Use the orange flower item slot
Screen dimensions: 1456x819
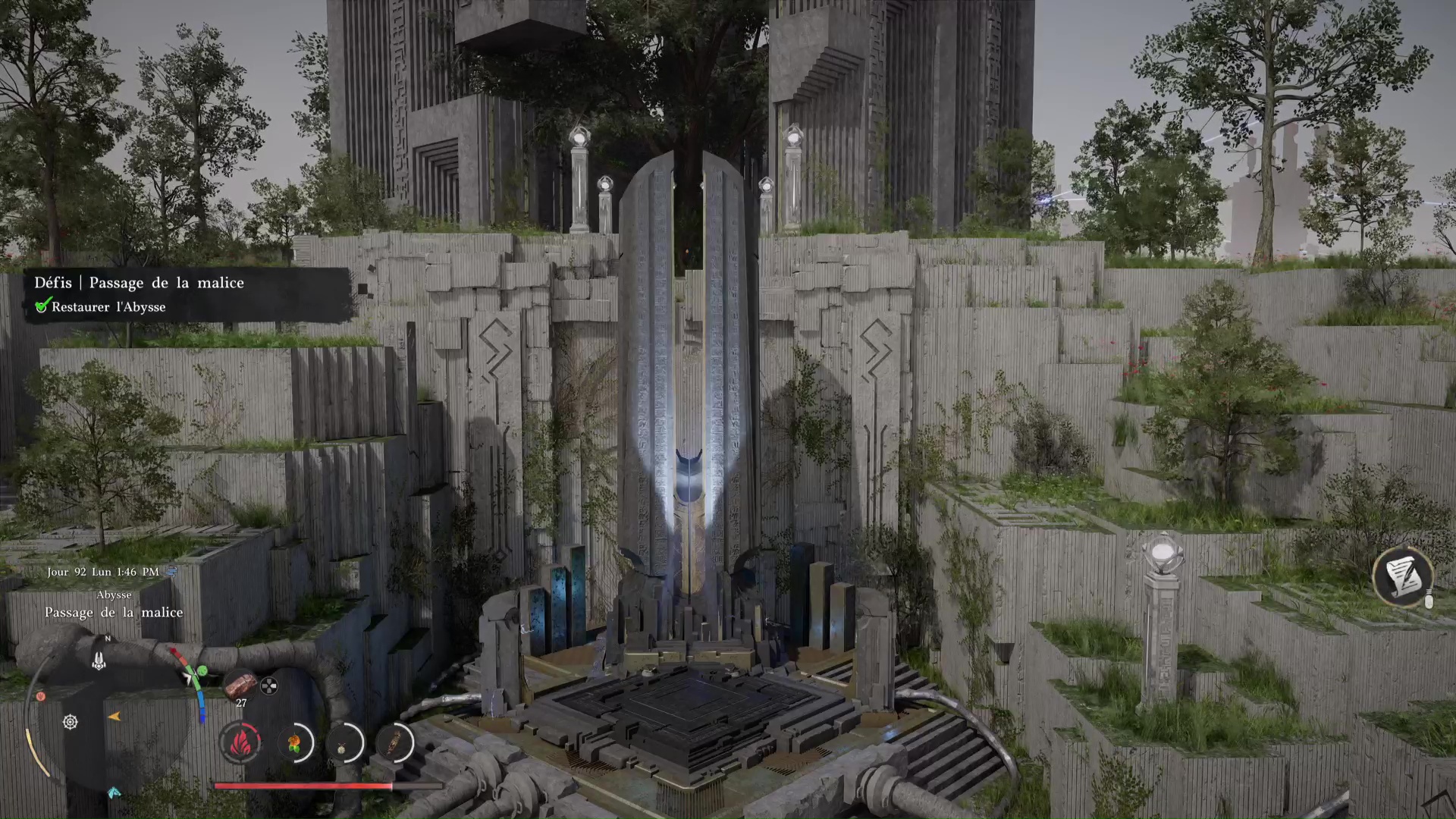pyautogui.click(x=295, y=742)
